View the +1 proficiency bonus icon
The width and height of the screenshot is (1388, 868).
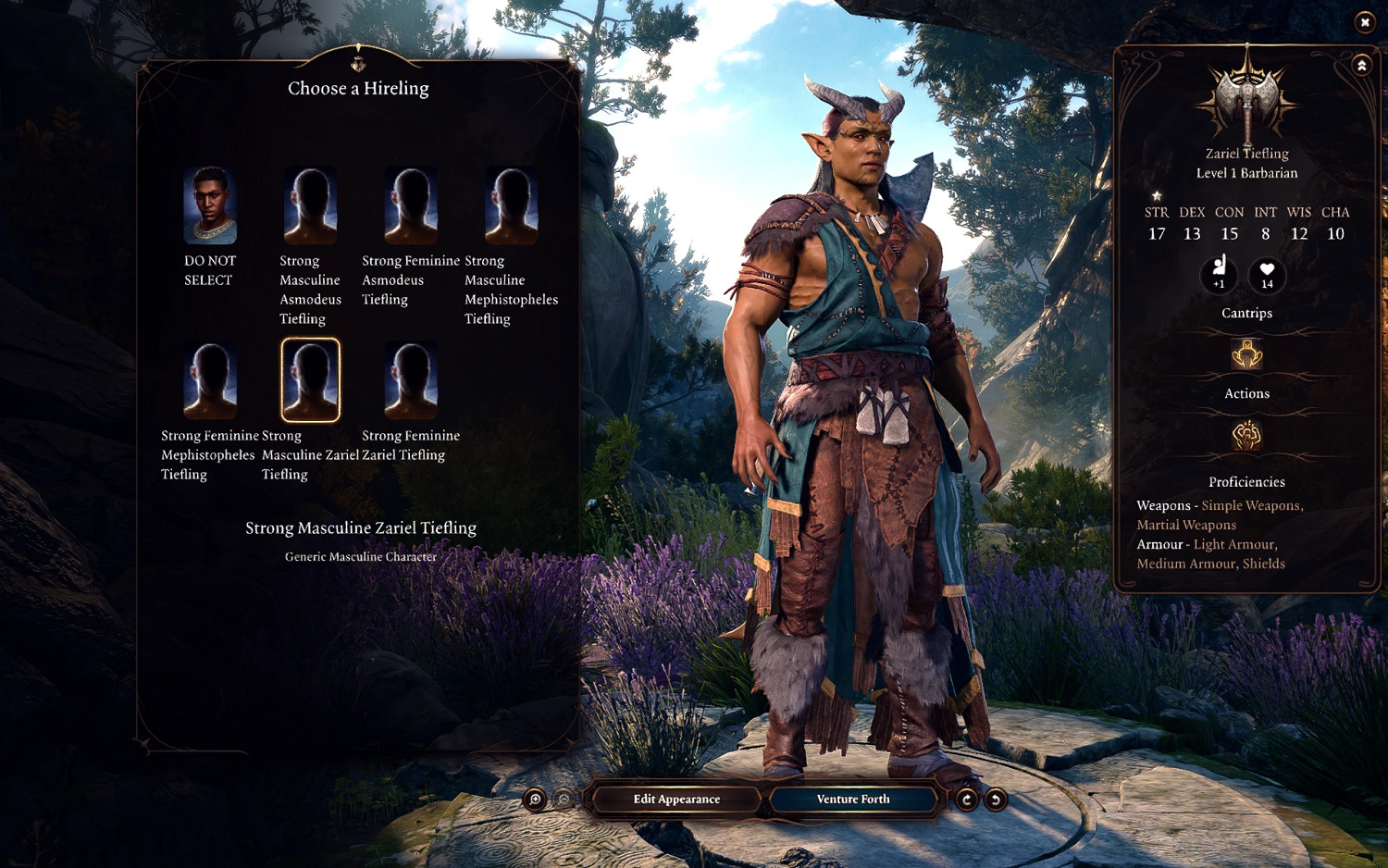tap(1219, 274)
